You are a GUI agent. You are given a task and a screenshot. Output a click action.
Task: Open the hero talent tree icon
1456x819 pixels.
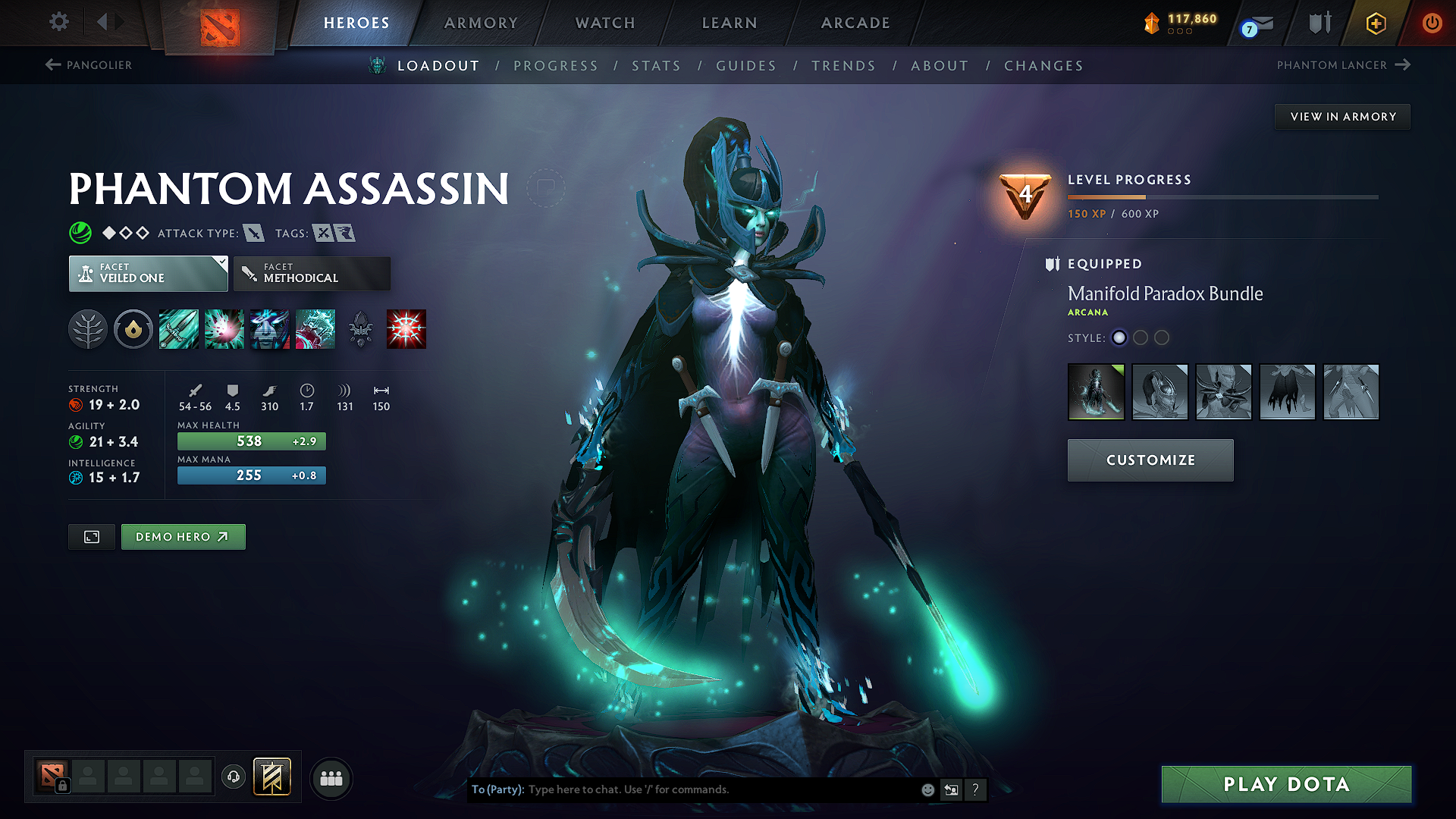(x=87, y=328)
